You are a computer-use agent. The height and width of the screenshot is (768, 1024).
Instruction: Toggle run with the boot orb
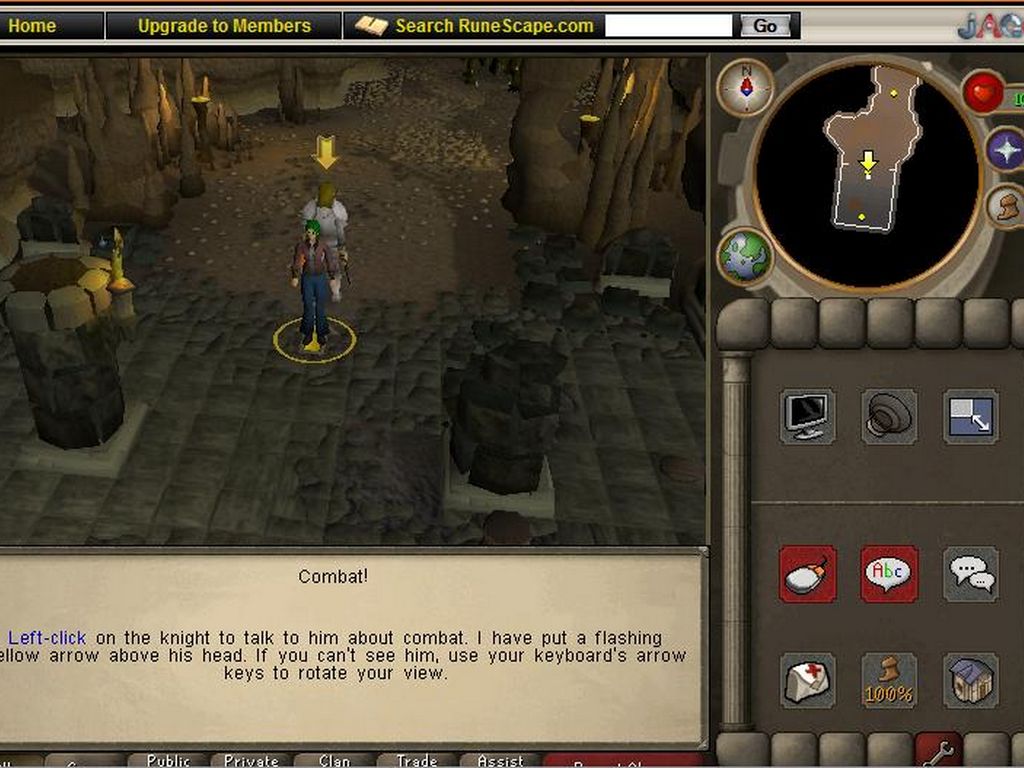pos(1006,207)
